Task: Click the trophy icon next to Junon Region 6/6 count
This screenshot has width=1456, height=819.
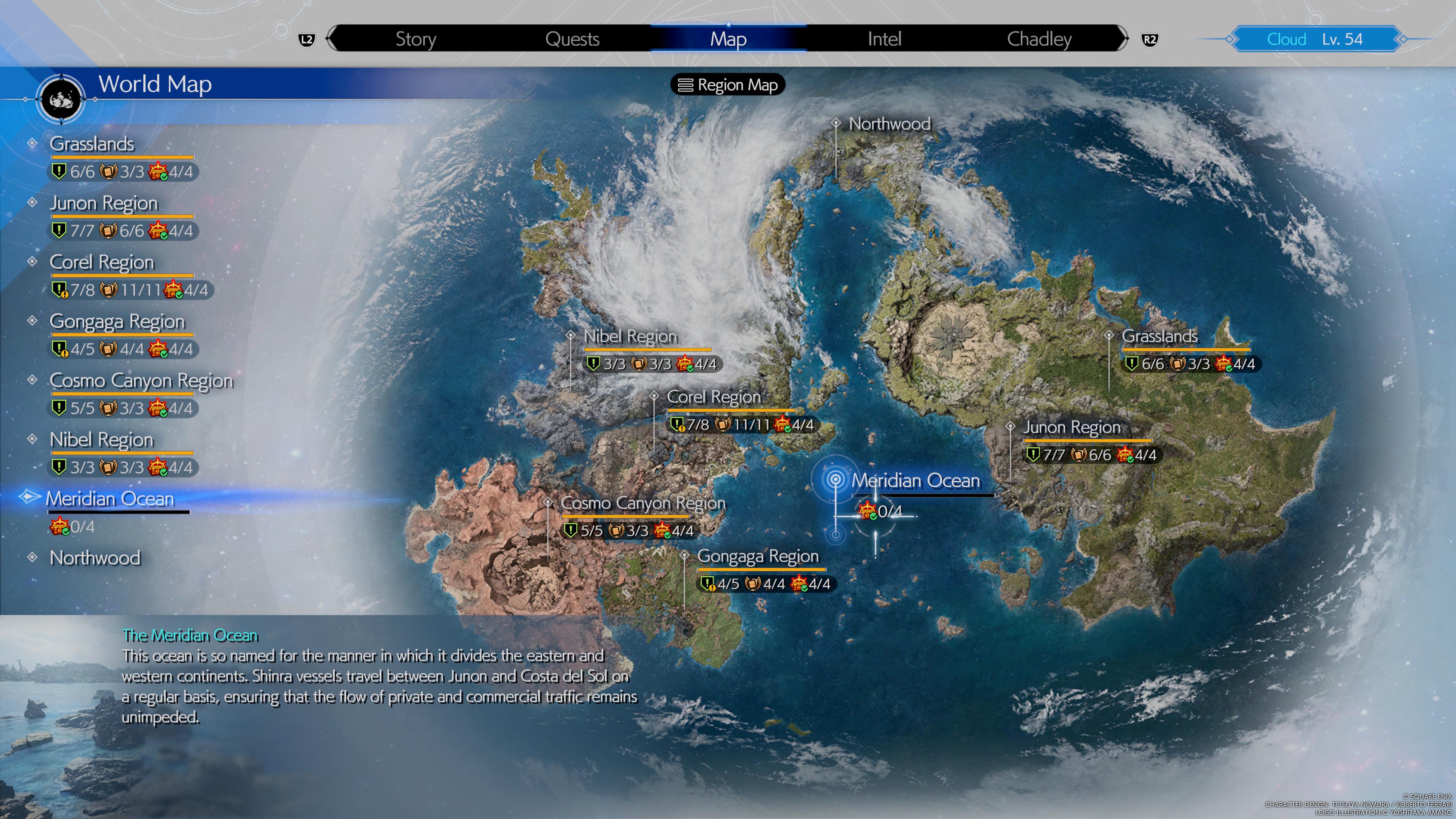Action: [107, 231]
